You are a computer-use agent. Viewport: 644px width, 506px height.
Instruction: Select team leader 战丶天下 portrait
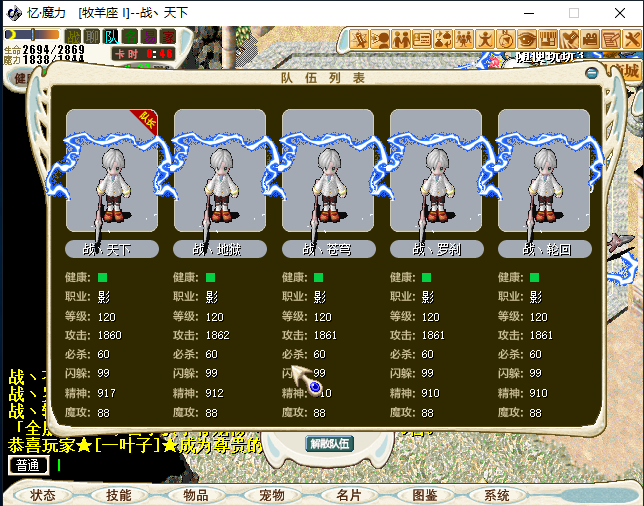click(x=112, y=170)
